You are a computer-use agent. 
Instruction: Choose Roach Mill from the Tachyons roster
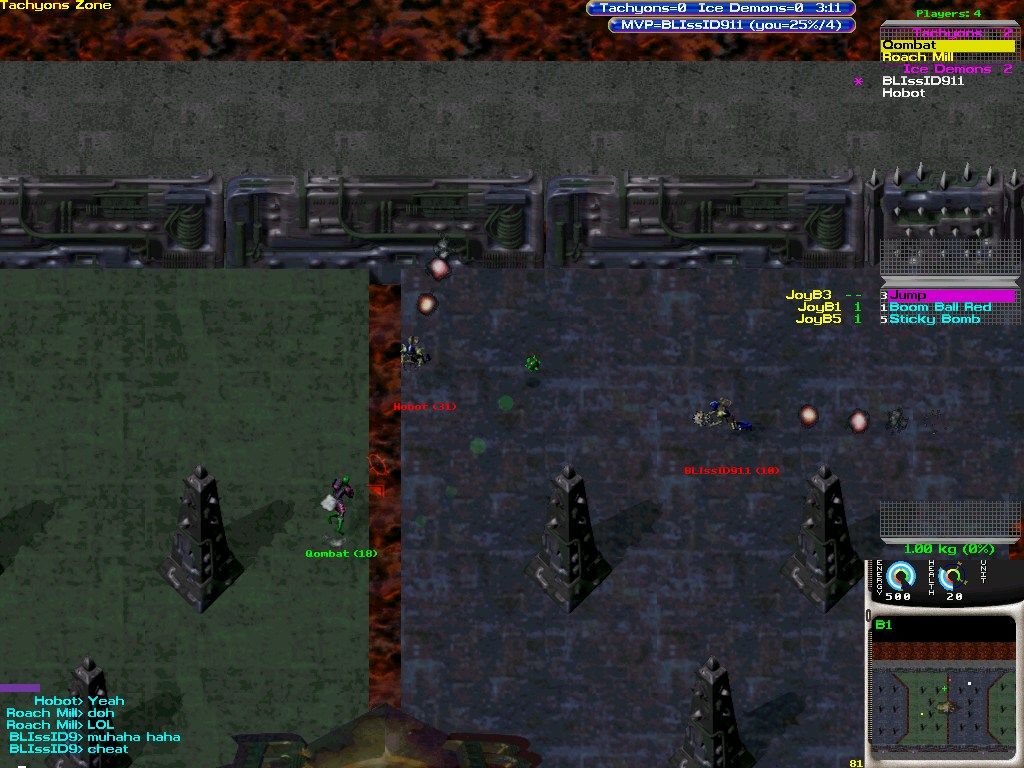coord(917,57)
